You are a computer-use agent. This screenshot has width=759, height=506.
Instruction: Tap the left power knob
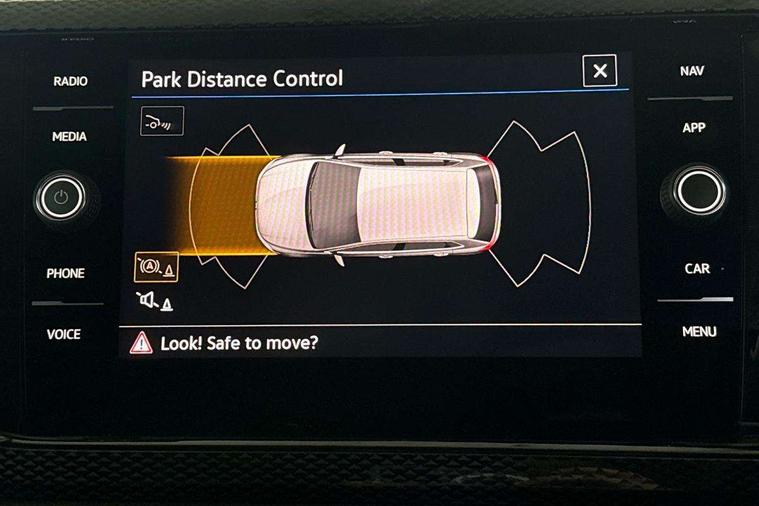click(x=61, y=197)
